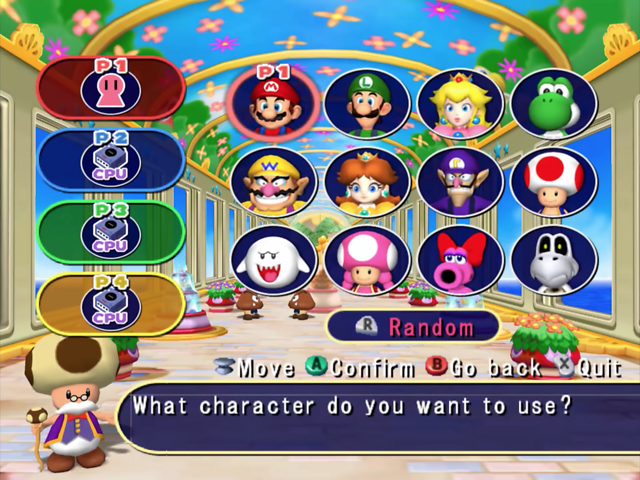Pick Princess Peach portrait
Screen dimensions: 640x480
pyautogui.click(x=460, y=104)
